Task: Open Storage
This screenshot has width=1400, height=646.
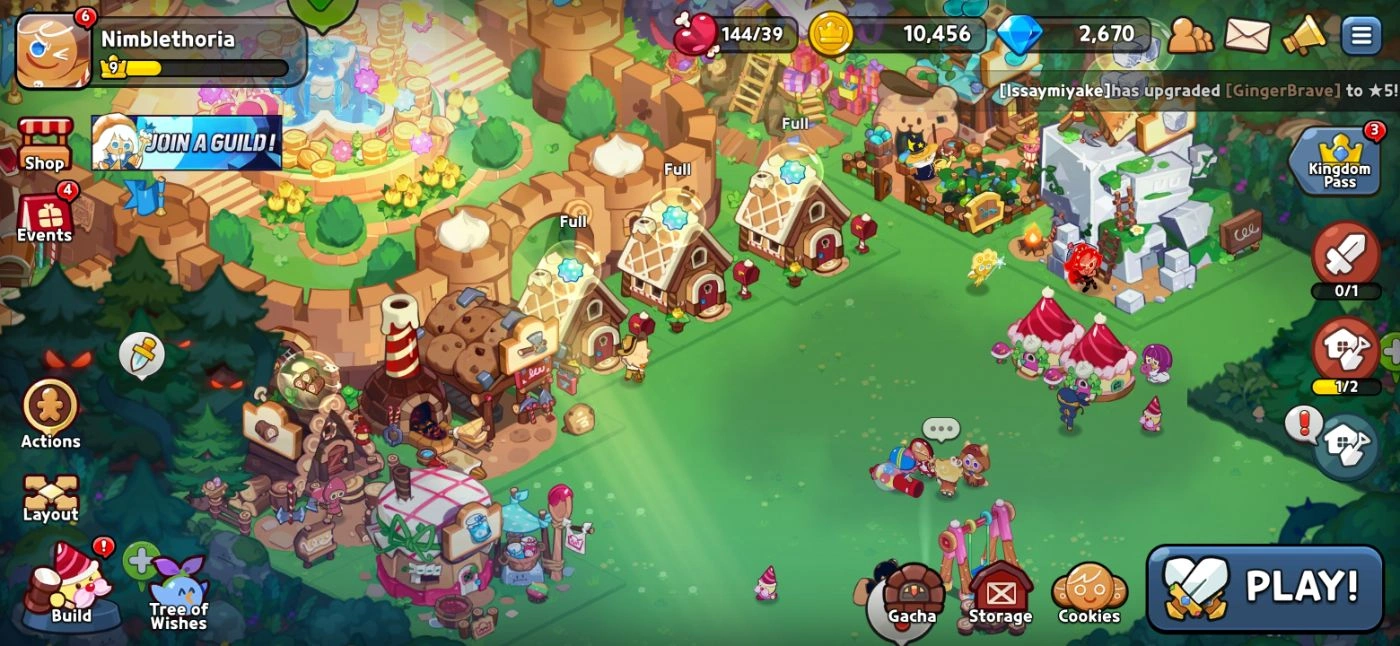Action: click(1000, 596)
